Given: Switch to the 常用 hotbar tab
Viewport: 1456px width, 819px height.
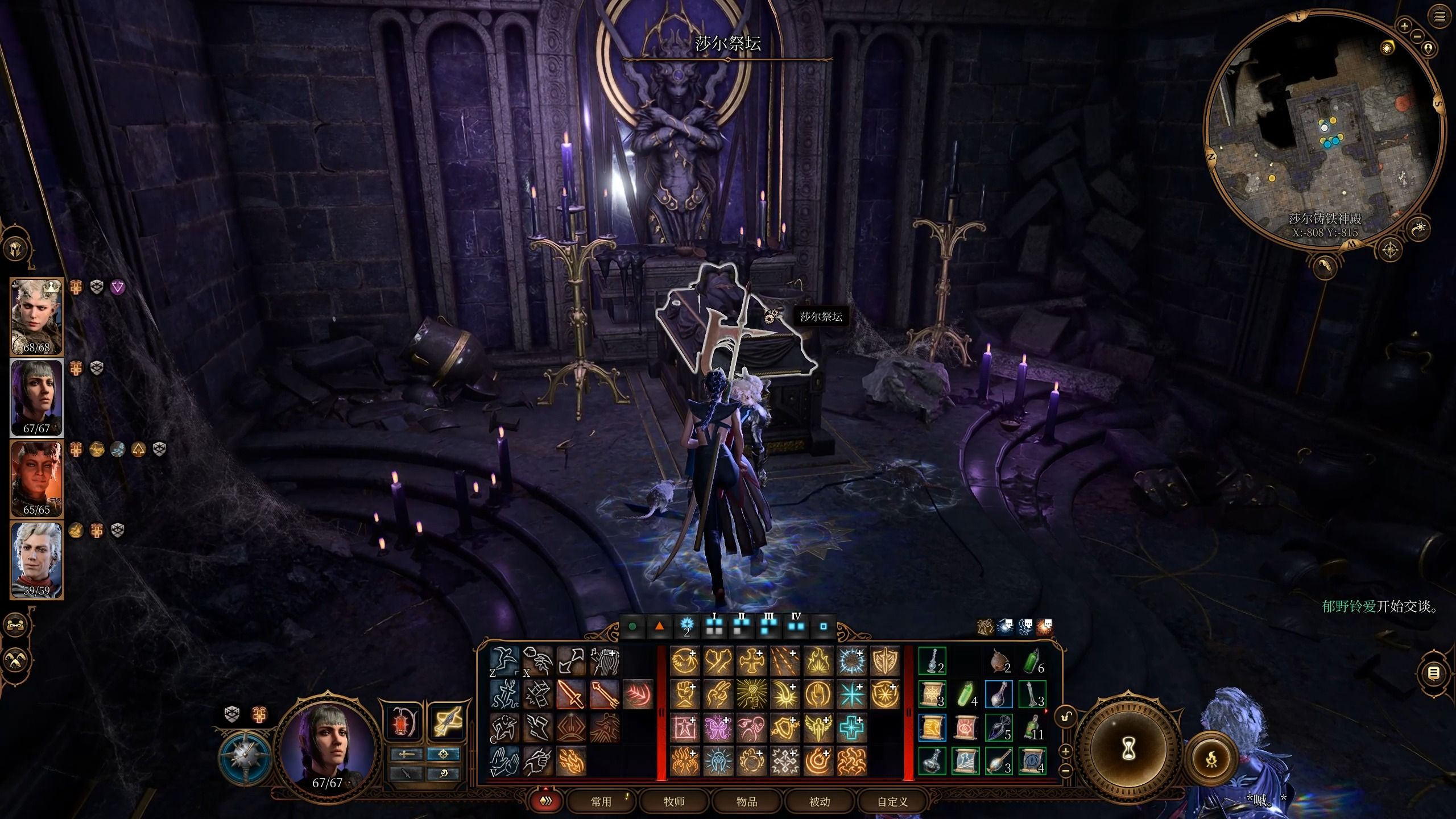Looking at the screenshot, I should (601, 801).
